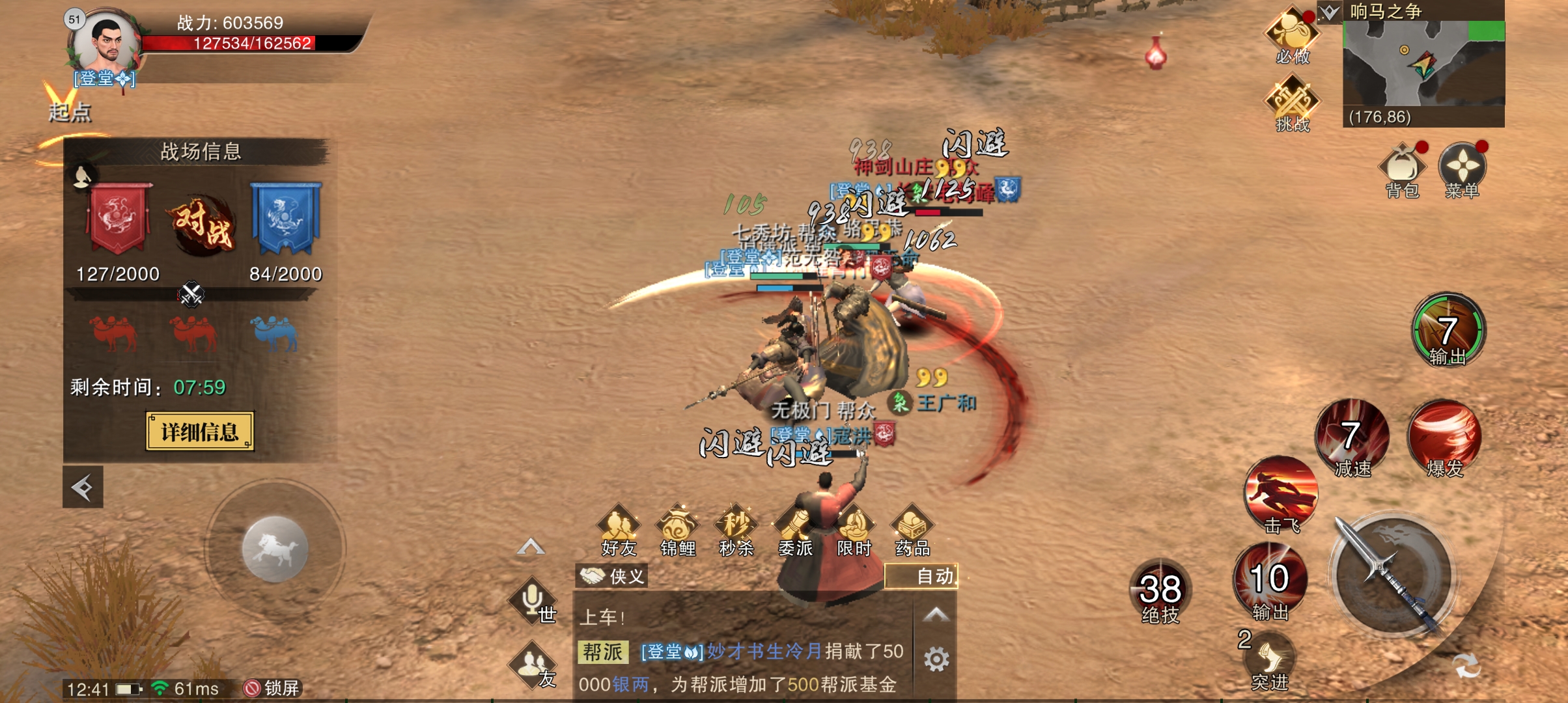This screenshot has height=703, width=1568.
Task: Open the 菜单 menu
Action: coord(1462,169)
